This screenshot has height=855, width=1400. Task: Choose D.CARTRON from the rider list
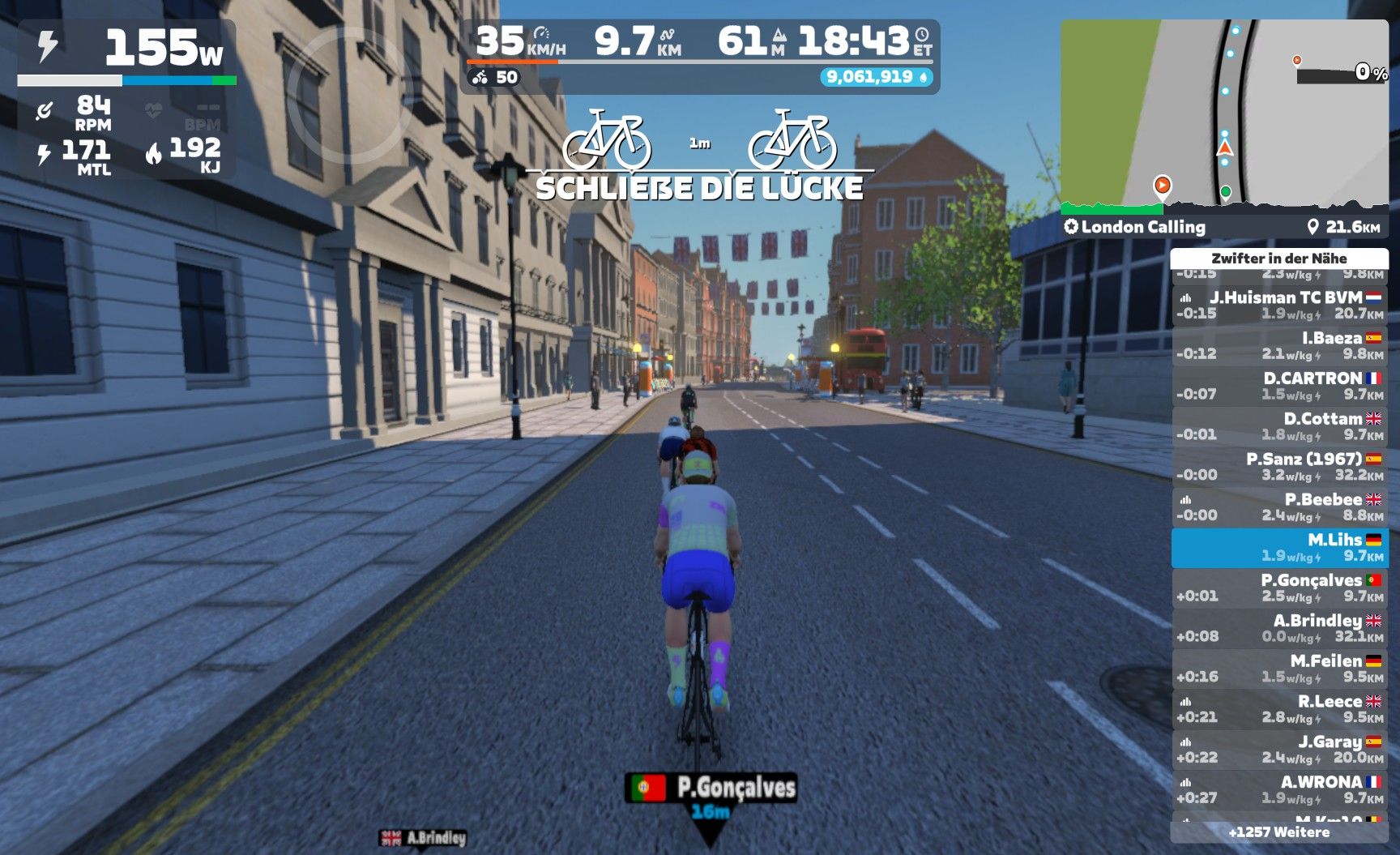point(1278,387)
